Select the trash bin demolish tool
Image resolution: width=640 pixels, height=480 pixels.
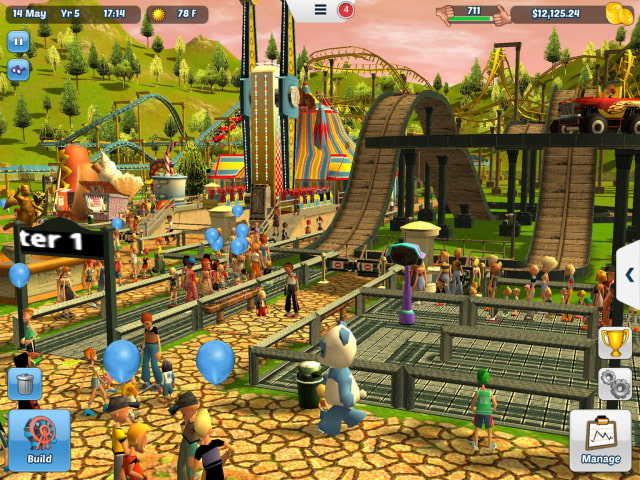coord(24,383)
